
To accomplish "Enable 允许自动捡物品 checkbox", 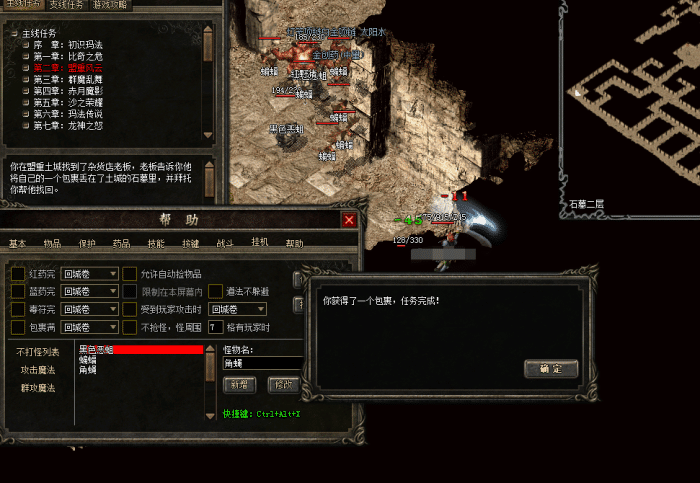I will click(x=130, y=274).
